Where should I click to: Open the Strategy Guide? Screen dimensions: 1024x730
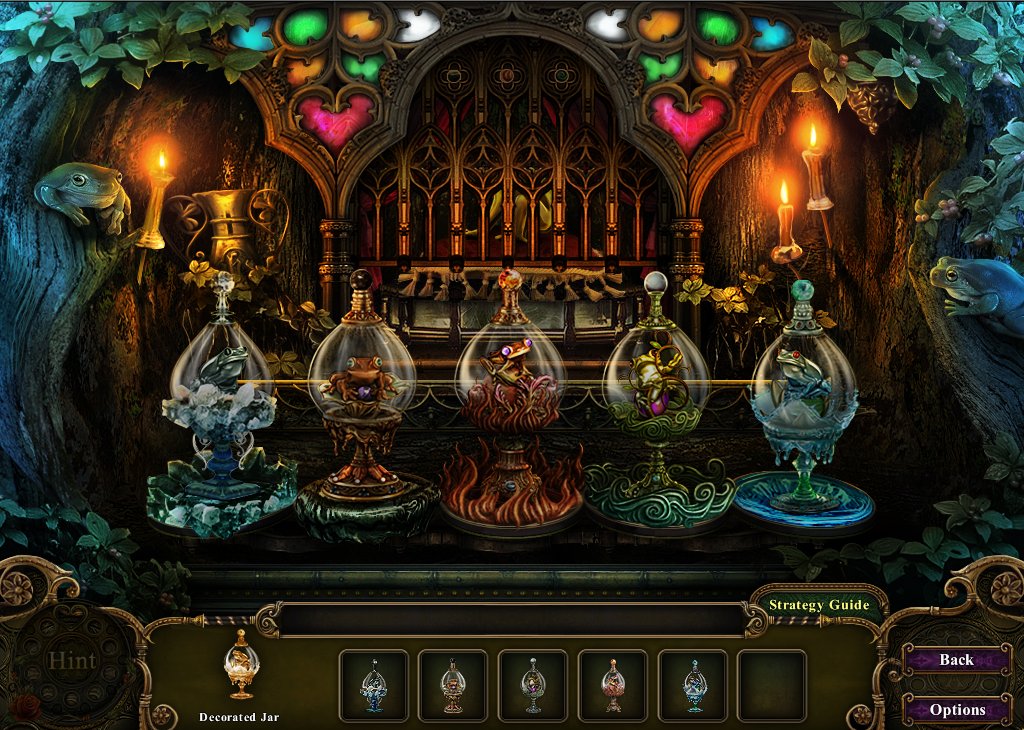click(818, 605)
